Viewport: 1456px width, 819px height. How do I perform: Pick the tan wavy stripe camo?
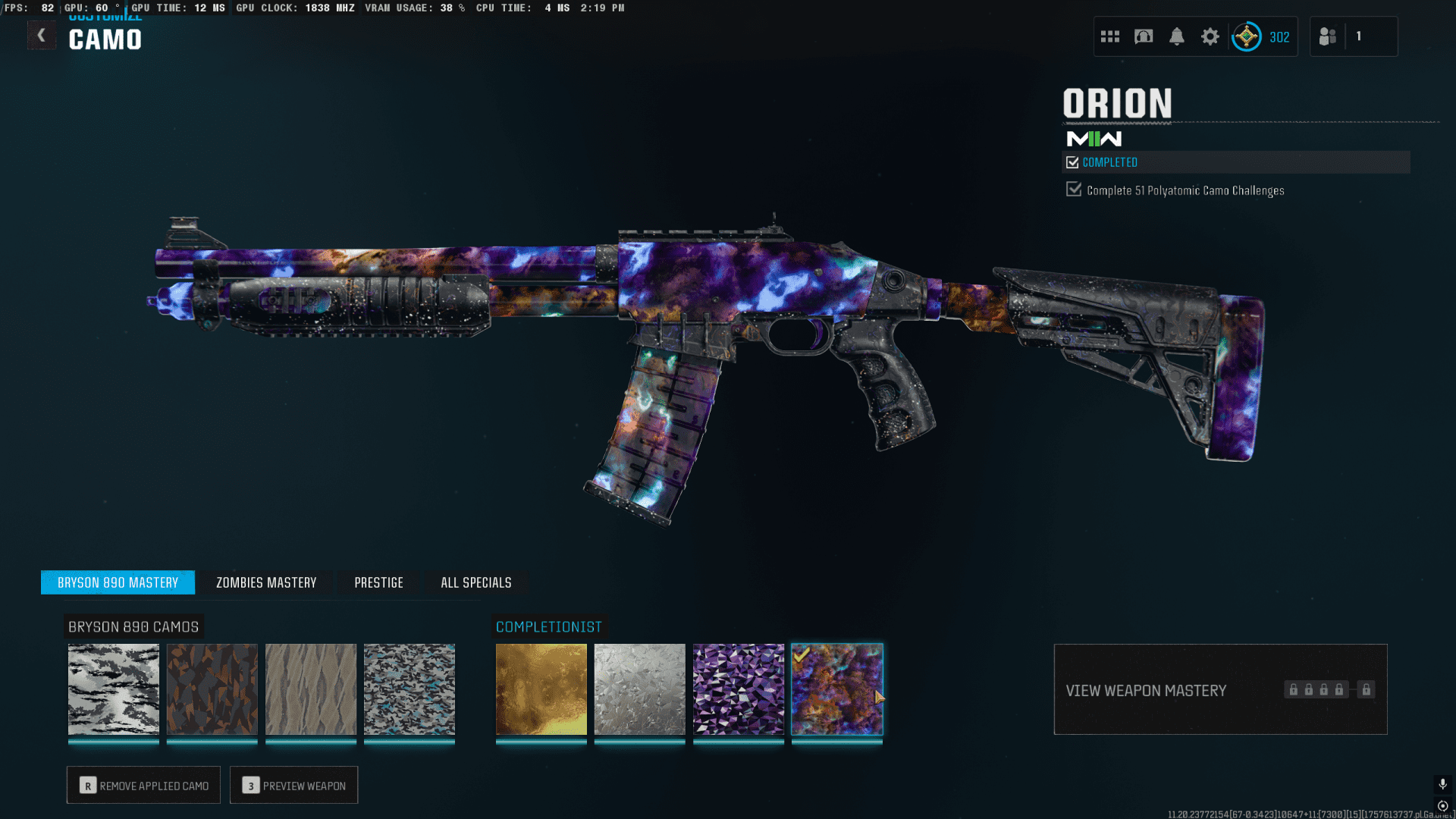[x=311, y=689]
